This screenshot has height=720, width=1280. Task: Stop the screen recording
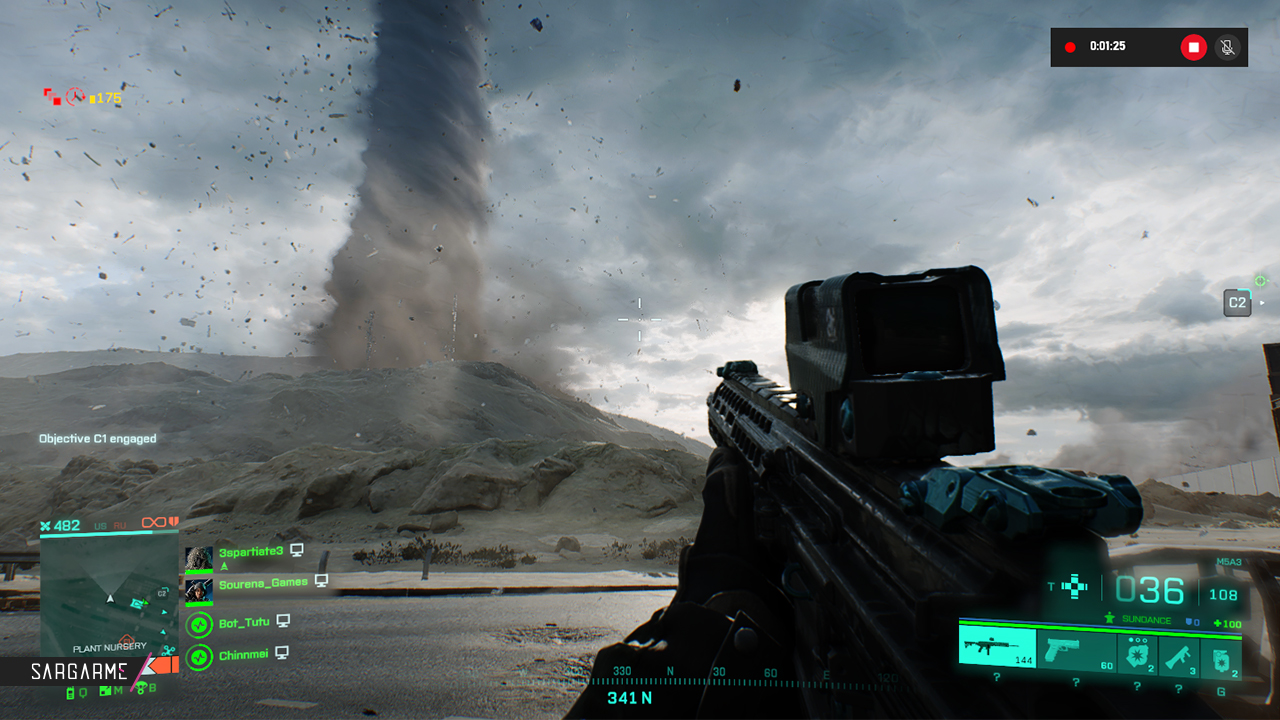(x=1193, y=47)
